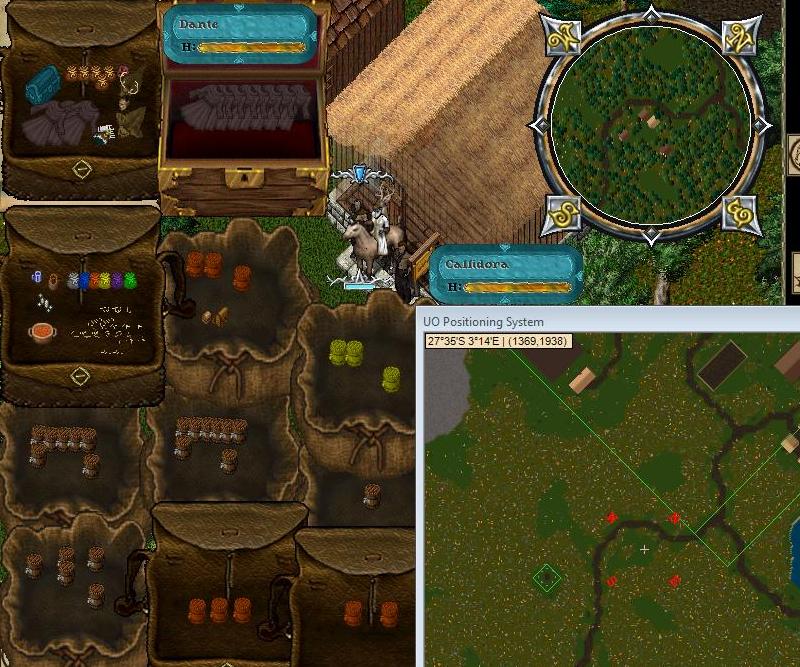Select the red-orange bowl in the backpack

pos(42,333)
